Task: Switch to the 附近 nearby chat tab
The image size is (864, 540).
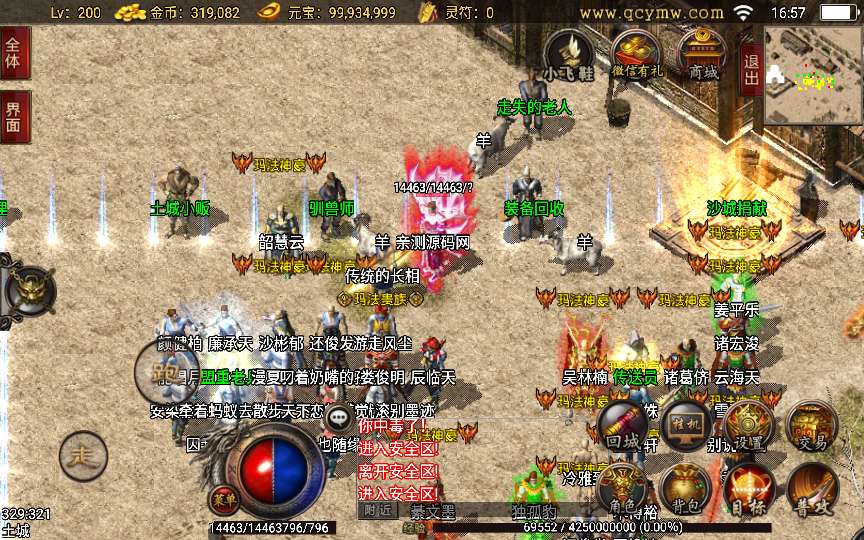Action: [376, 510]
